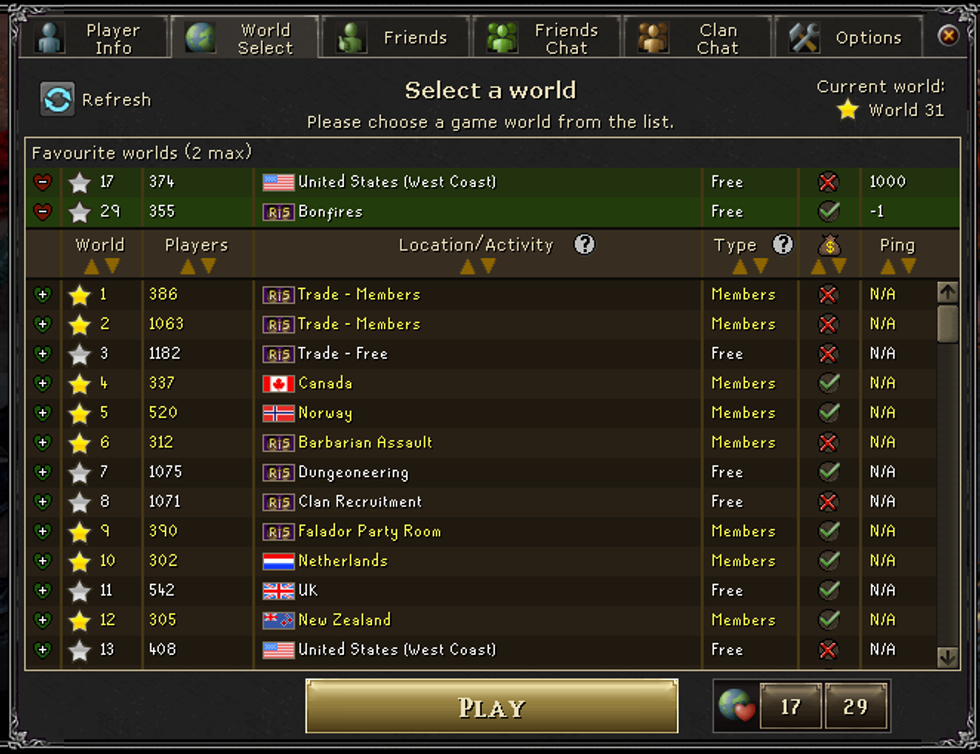Close the world select window
Image resolution: width=980 pixels, height=754 pixels.
[x=948, y=37]
